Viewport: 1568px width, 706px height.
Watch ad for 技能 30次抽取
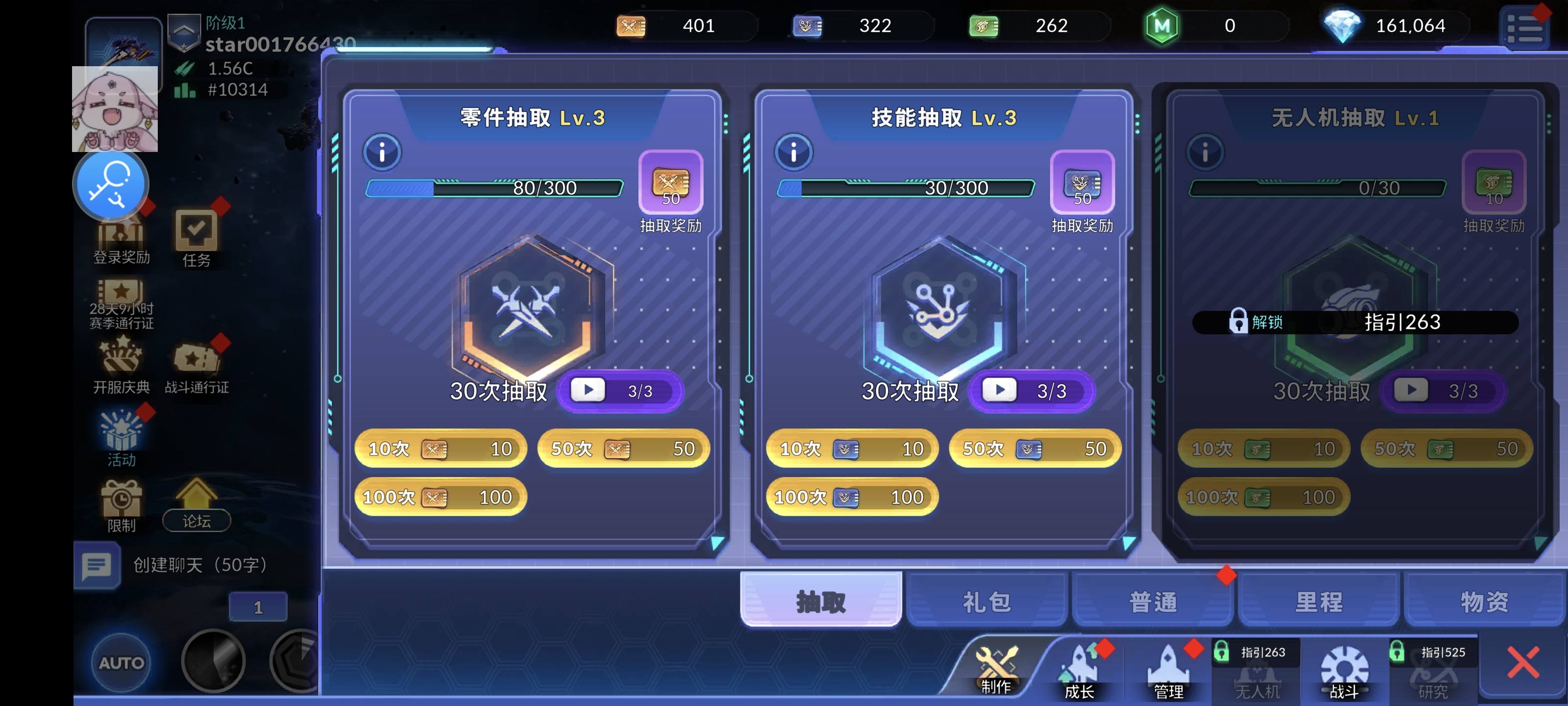[1030, 390]
